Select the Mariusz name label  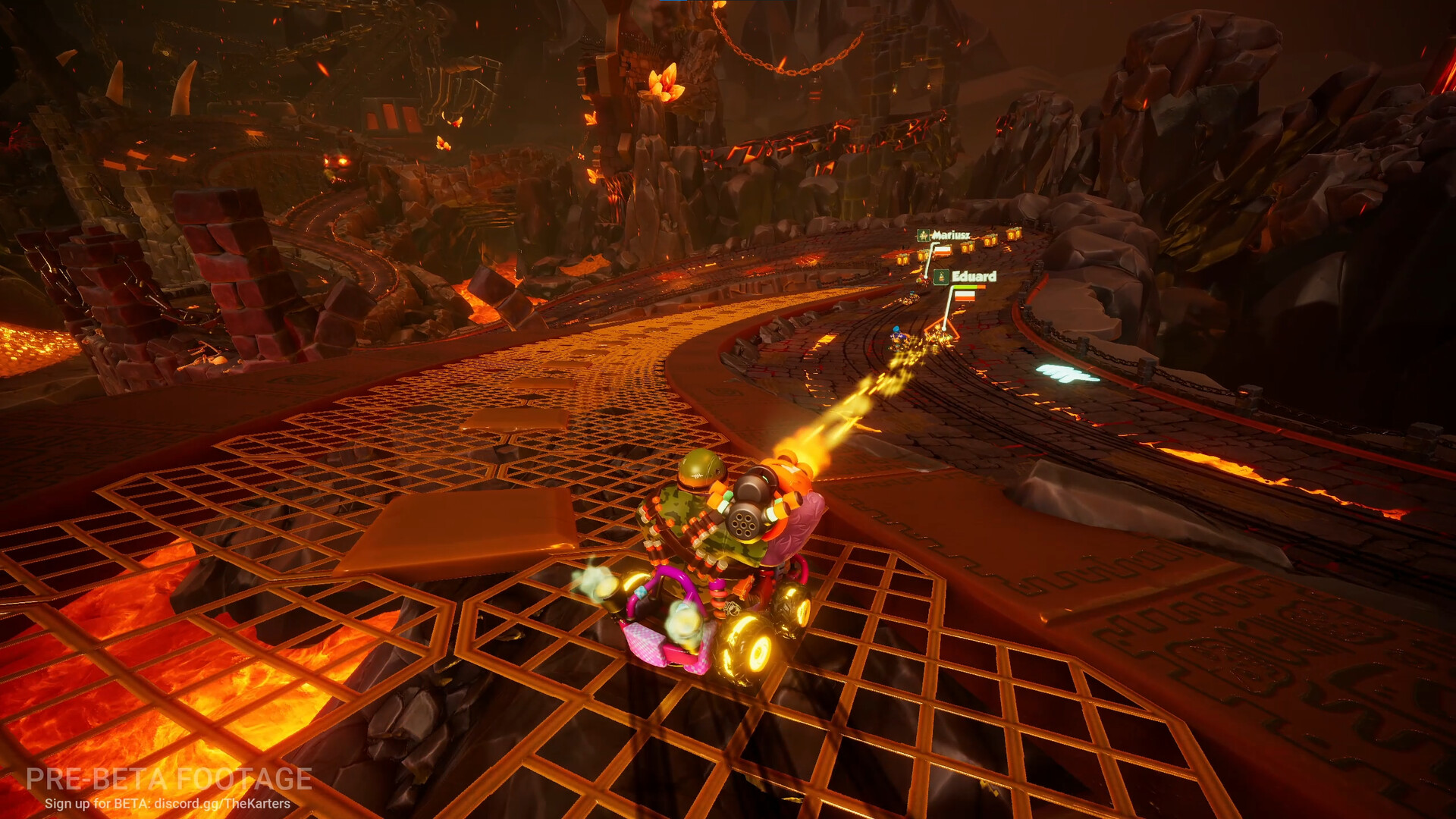pyautogui.click(x=951, y=234)
